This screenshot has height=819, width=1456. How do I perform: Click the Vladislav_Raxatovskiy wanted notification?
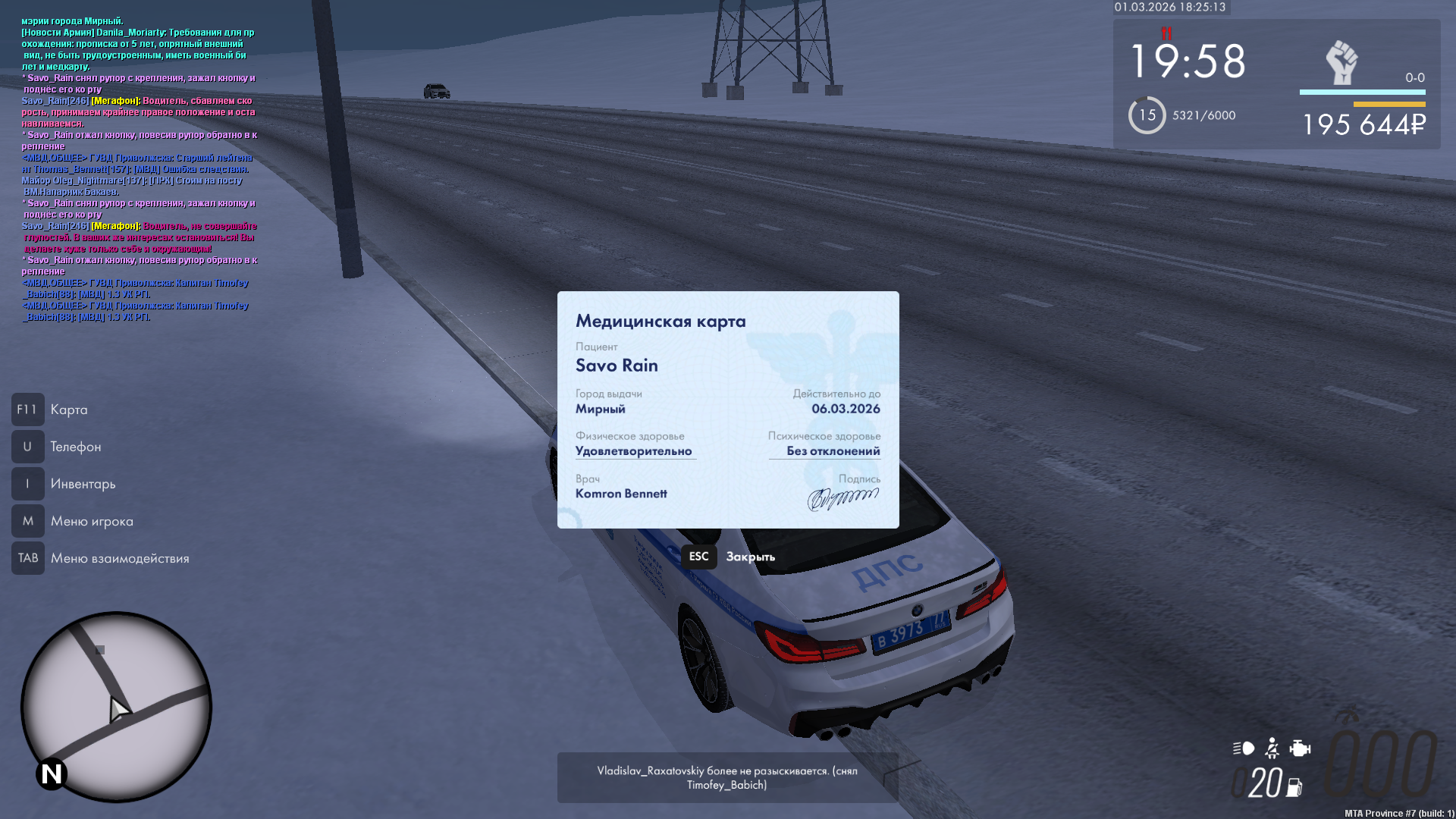pyautogui.click(x=727, y=777)
